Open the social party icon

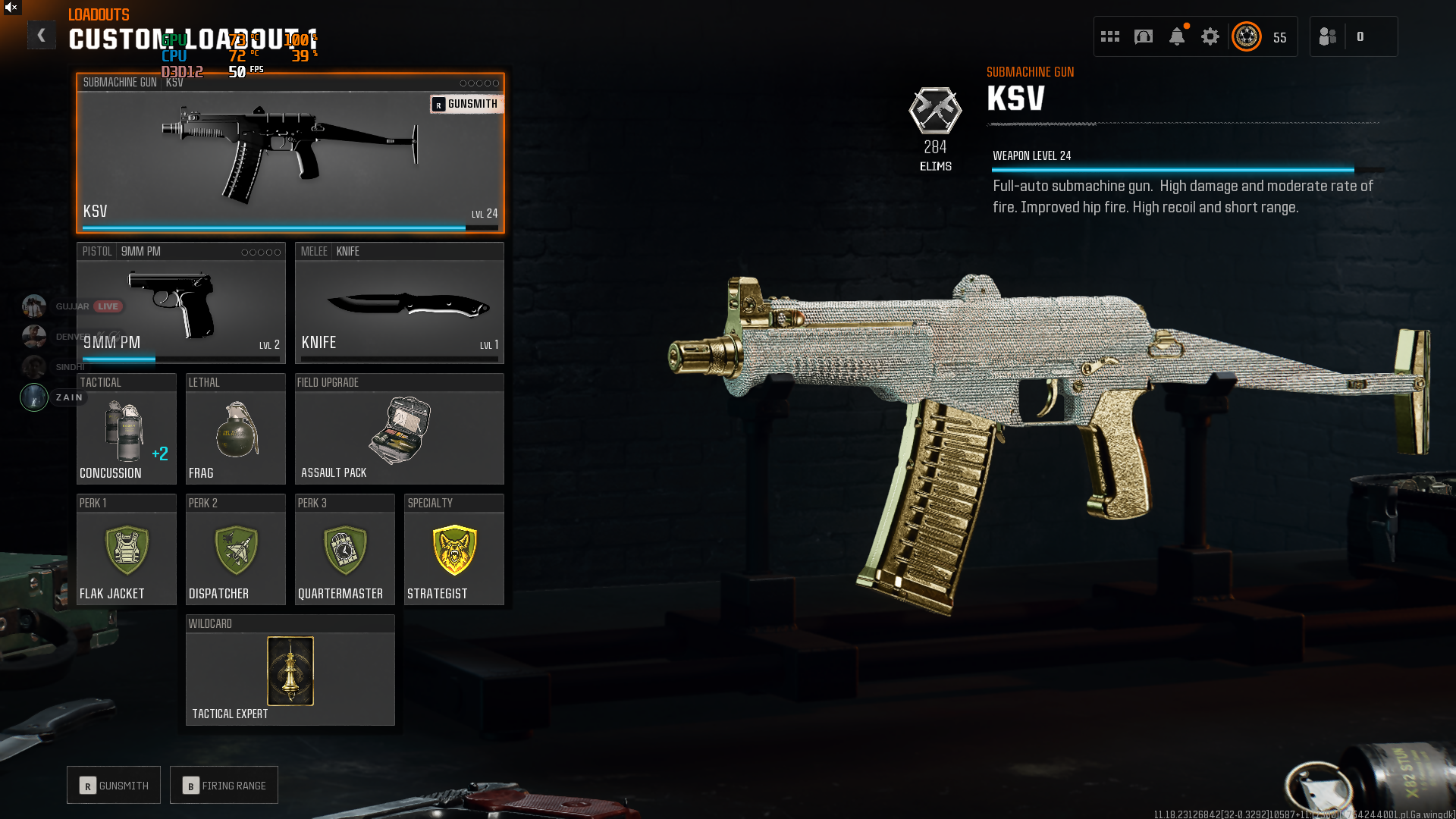1328,36
